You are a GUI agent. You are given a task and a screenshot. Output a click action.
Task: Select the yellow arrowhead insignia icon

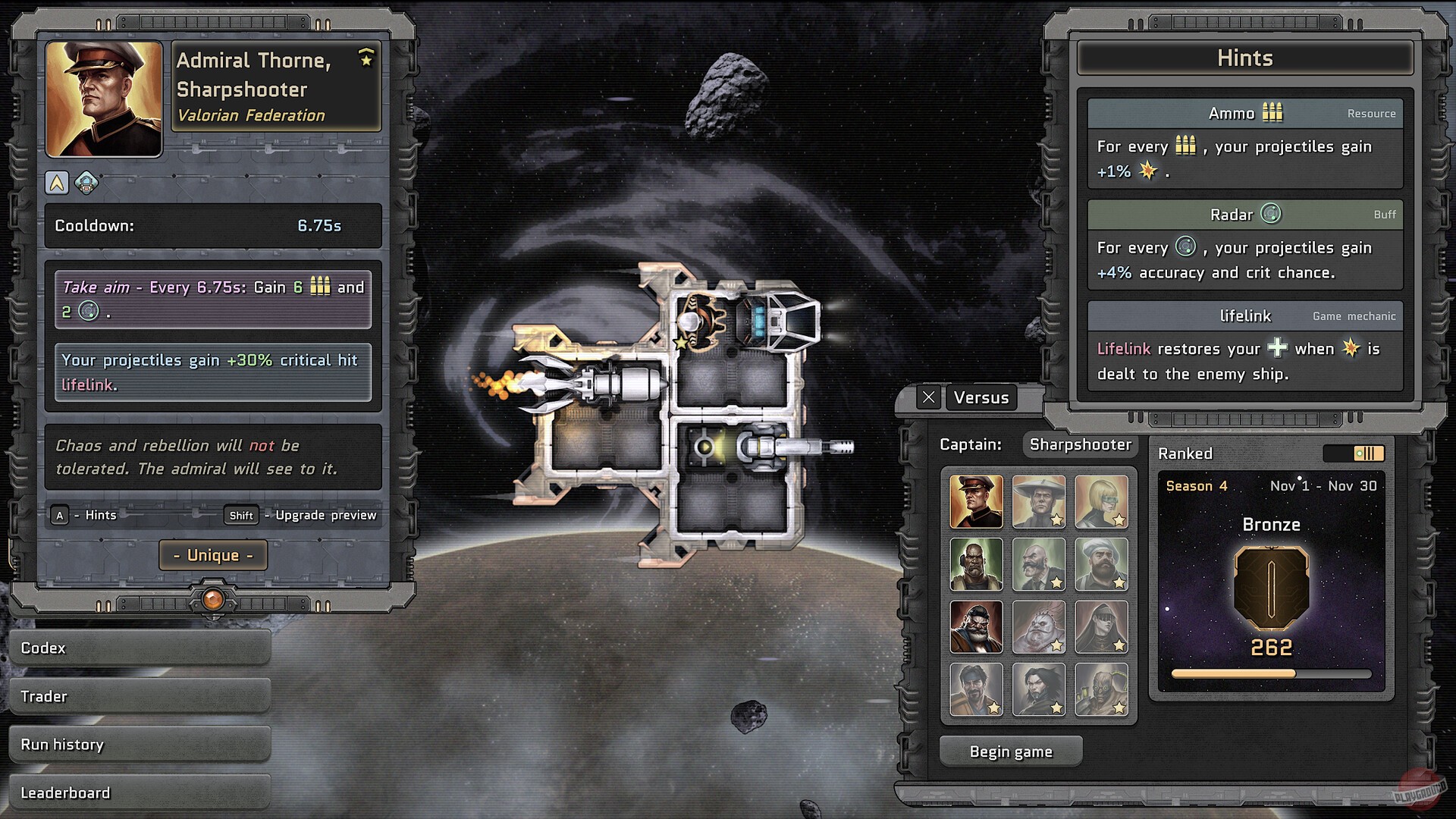[x=57, y=183]
